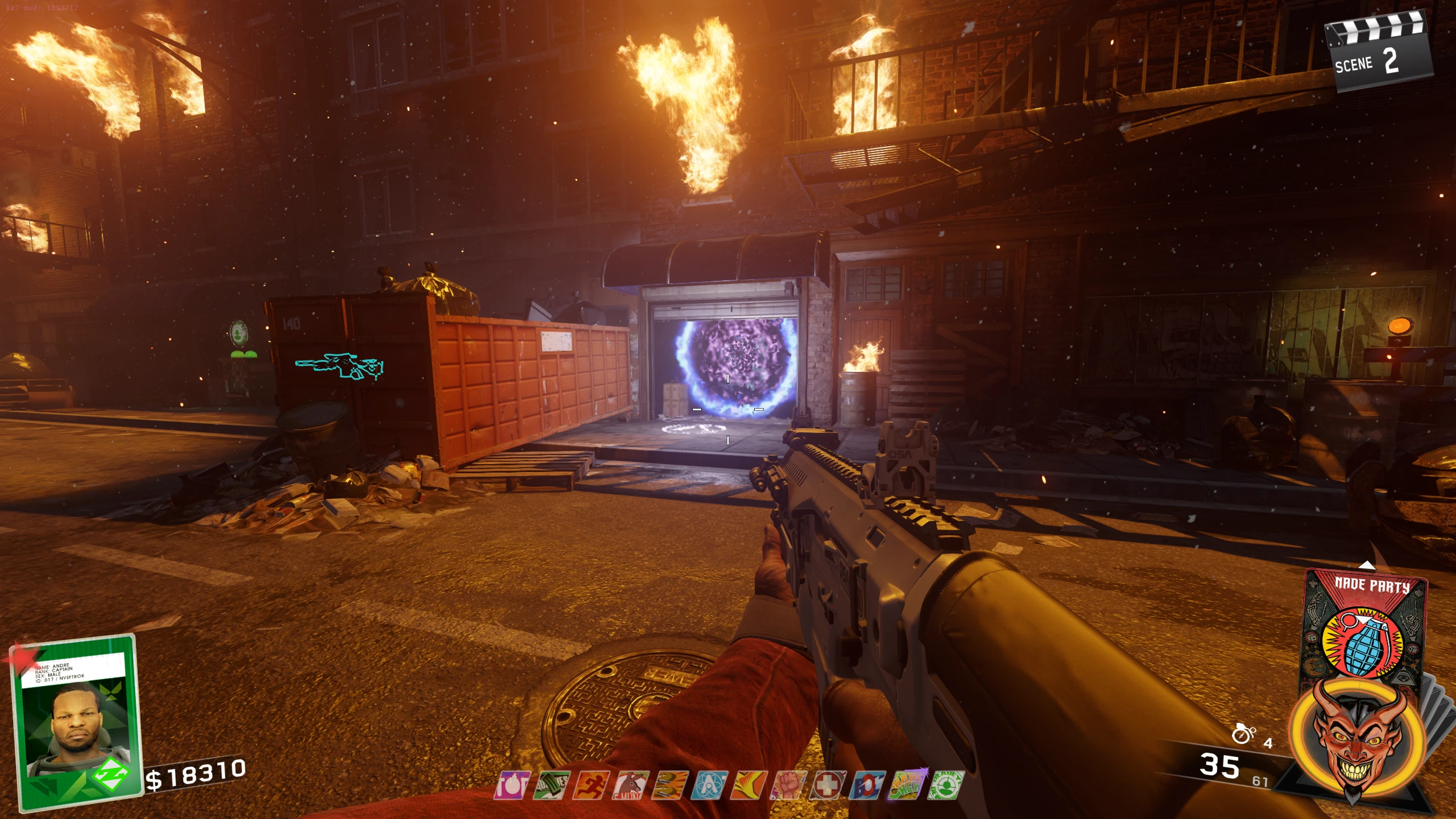The image size is (1456, 819).
Task: Click the green Quickies perk icon
Action: point(551,785)
